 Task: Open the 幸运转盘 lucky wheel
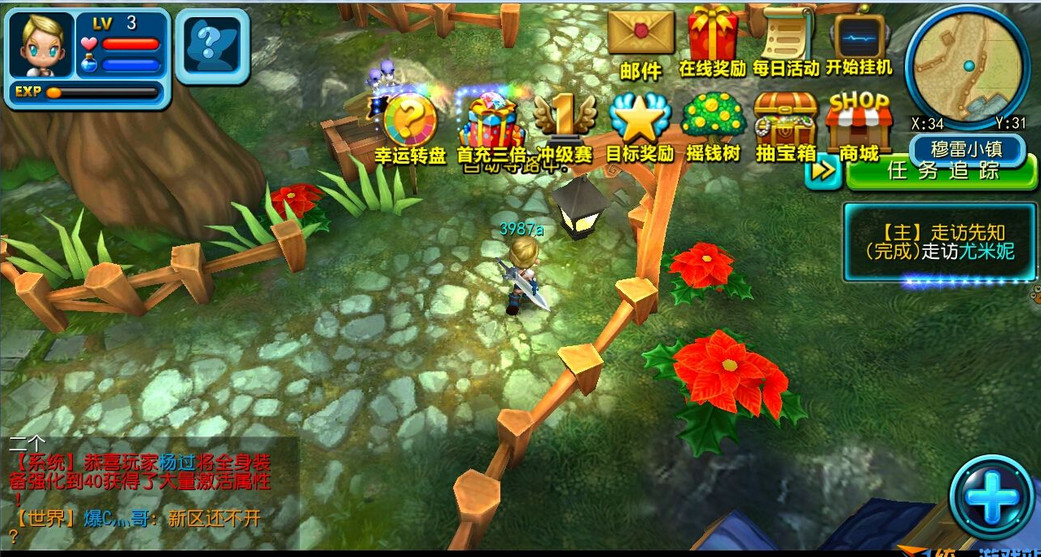[410, 126]
